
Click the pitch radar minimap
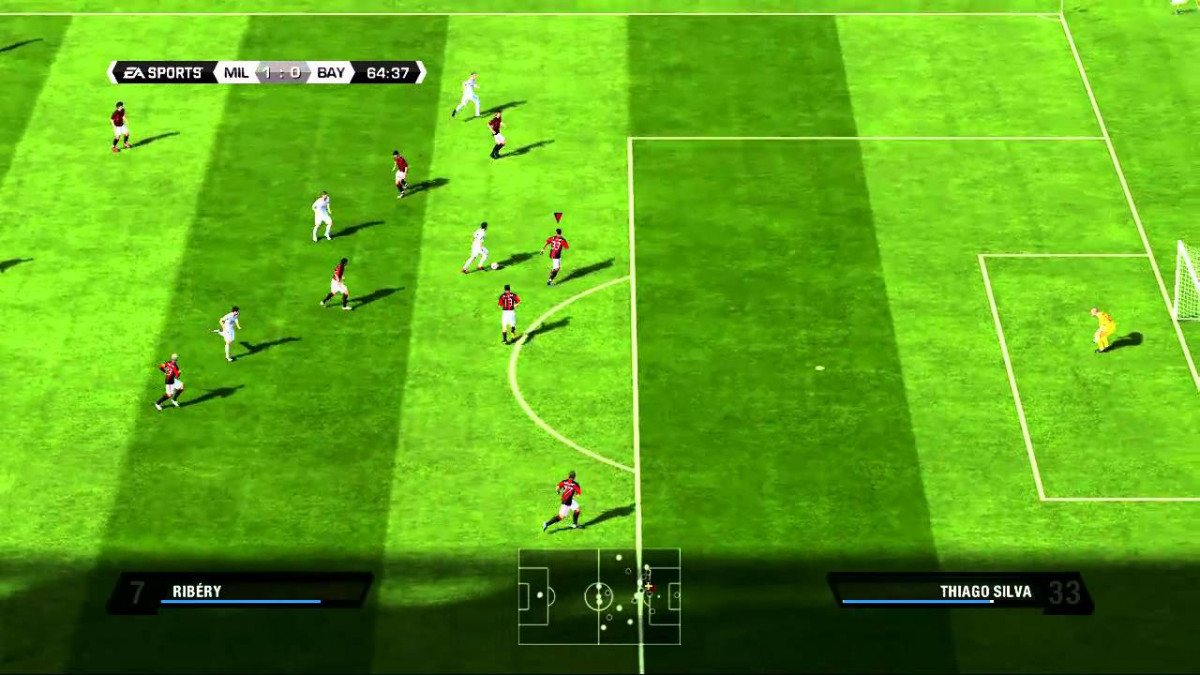click(x=599, y=596)
